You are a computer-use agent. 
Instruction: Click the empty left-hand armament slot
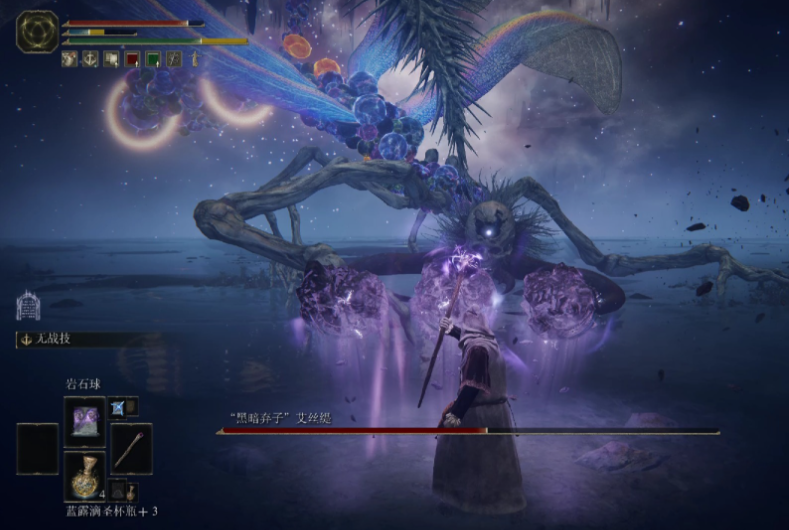pyautogui.click(x=37, y=448)
